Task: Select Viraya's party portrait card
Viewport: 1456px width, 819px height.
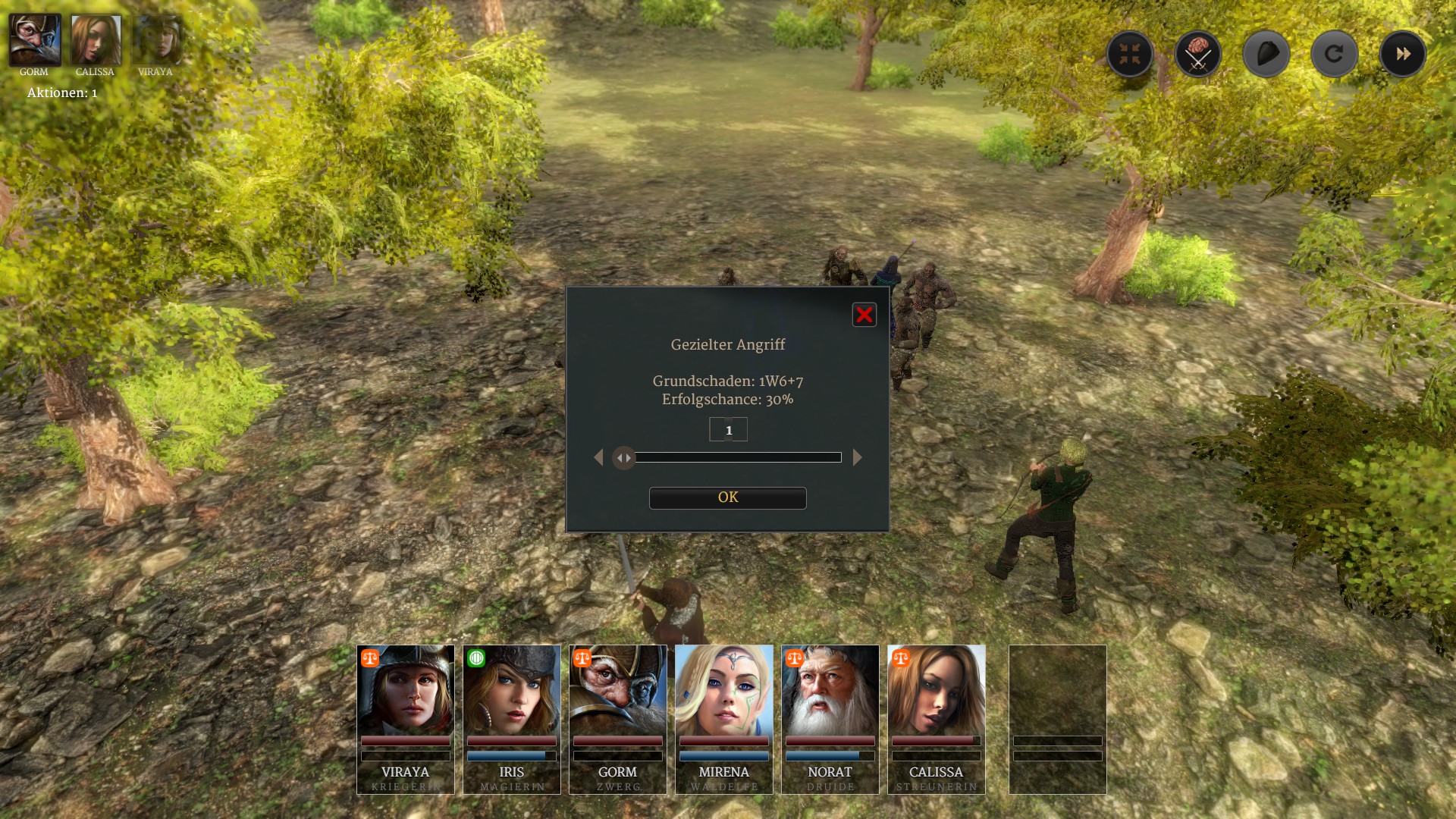Action: click(x=406, y=718)
